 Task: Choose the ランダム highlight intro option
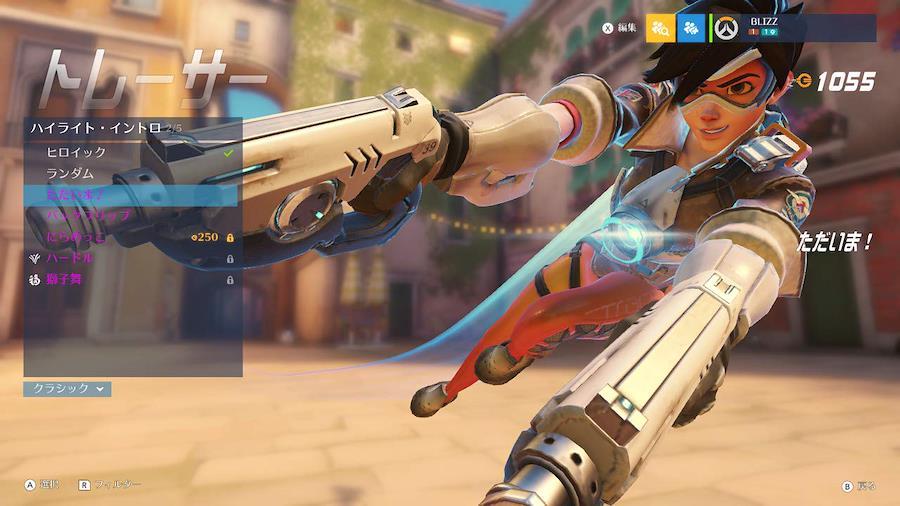pos(130,173)
